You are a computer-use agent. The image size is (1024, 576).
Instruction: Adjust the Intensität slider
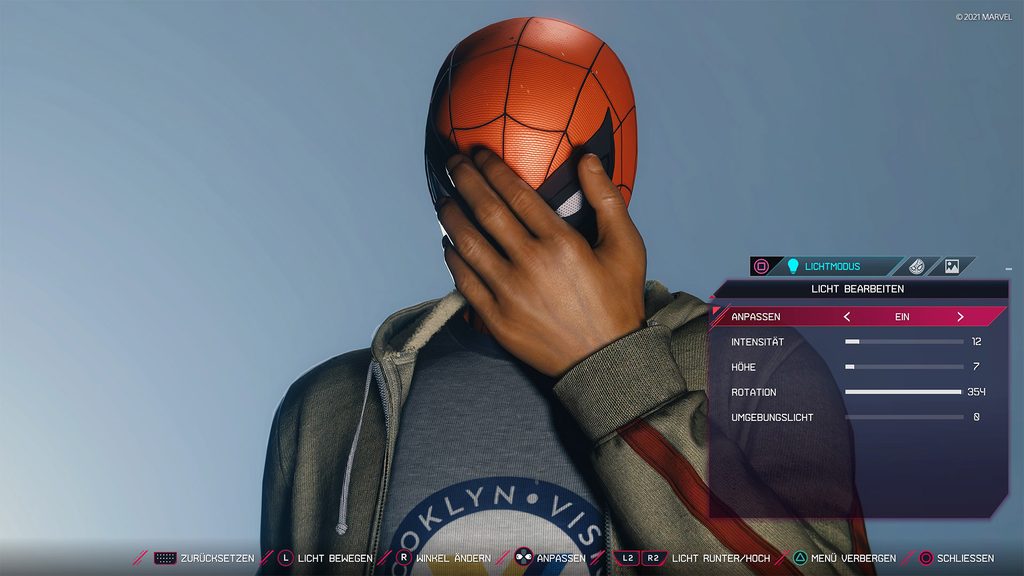[x=904, y=342]
